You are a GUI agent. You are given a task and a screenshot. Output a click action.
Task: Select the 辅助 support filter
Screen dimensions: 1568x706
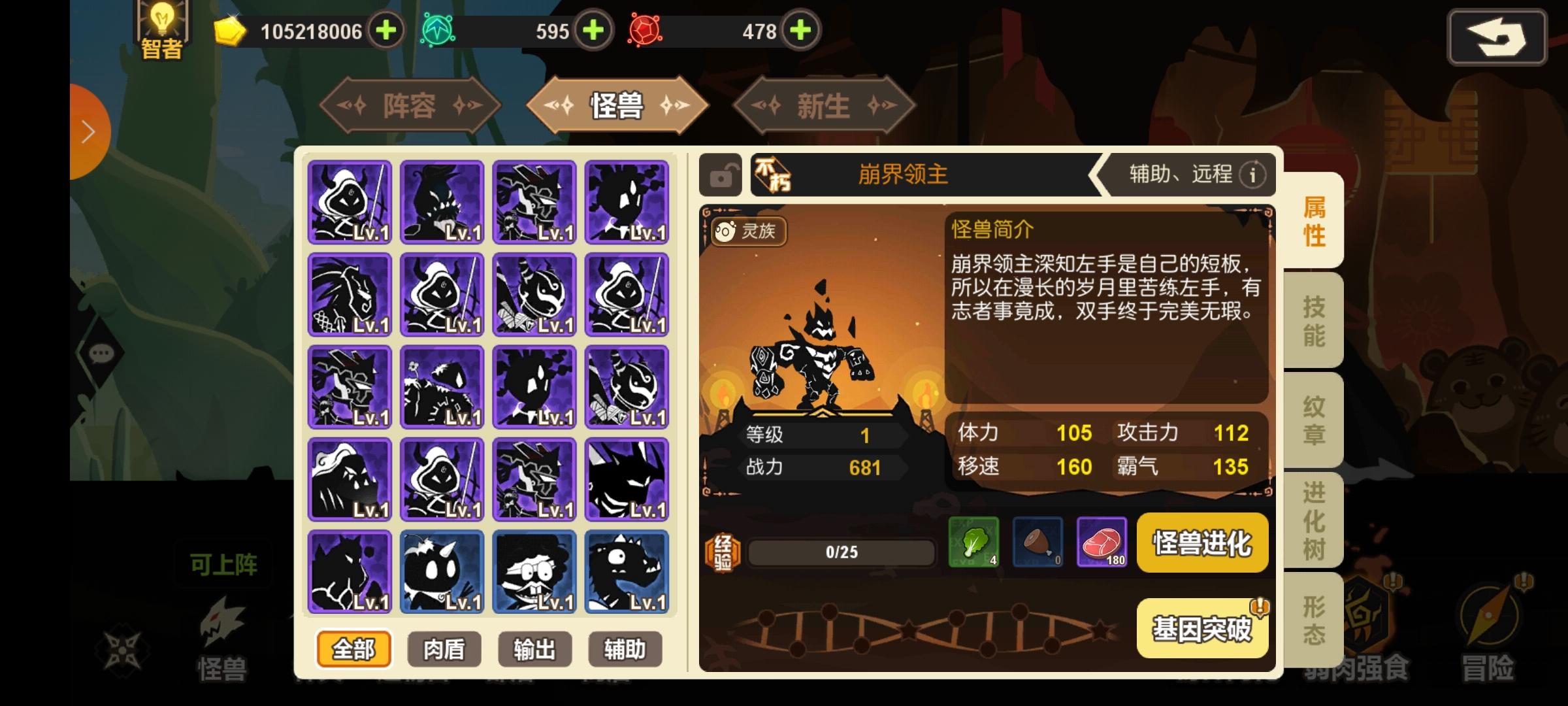pyautogui.click(x=625, y=648)
